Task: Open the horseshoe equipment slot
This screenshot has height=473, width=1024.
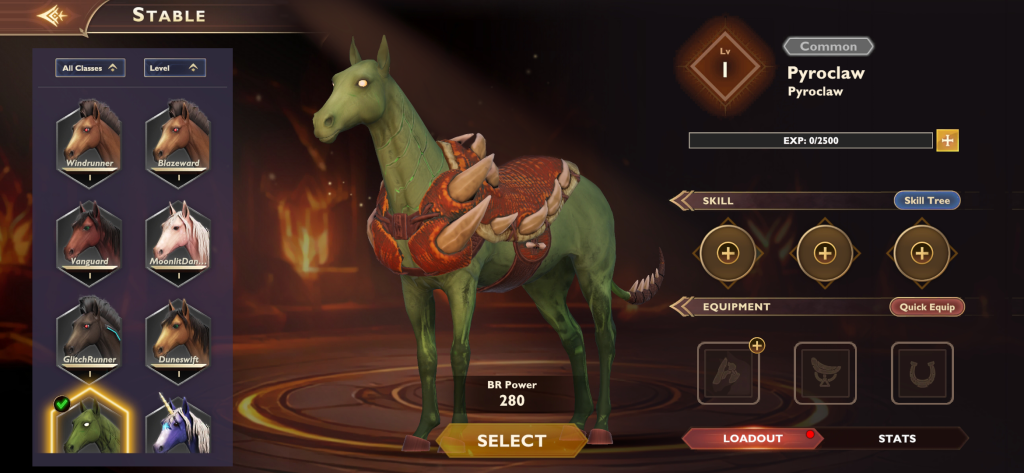Action: (x=922, y=373)
